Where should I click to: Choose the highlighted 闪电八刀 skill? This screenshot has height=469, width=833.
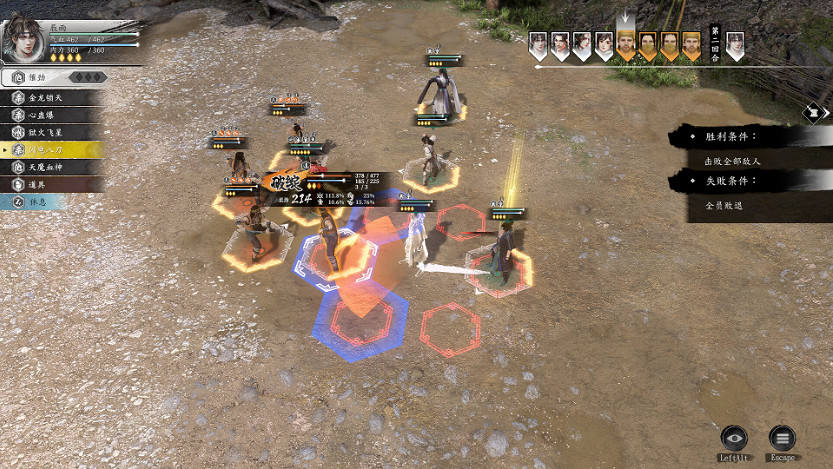(50, 150)
